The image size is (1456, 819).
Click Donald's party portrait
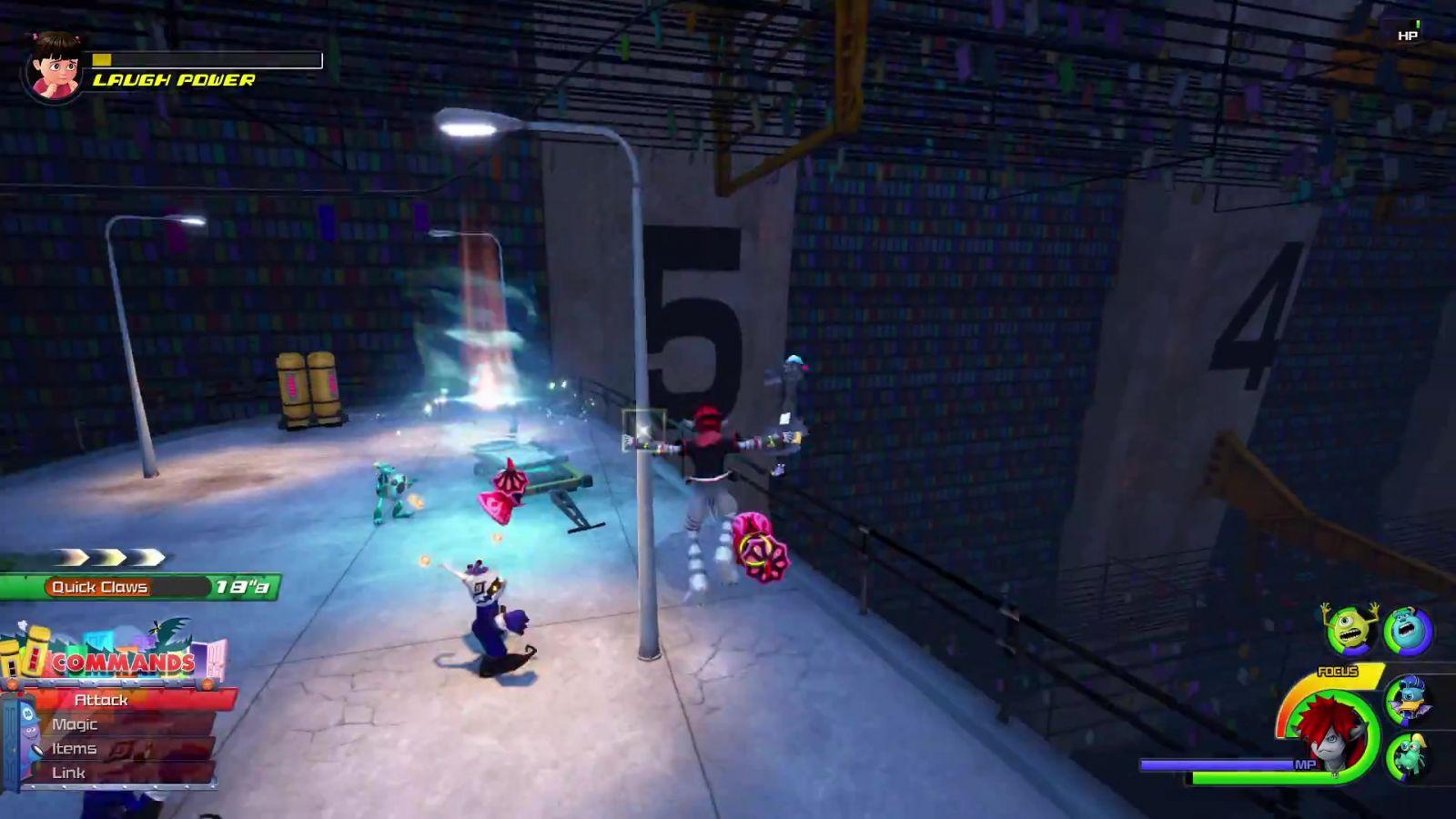(1408, 700)
